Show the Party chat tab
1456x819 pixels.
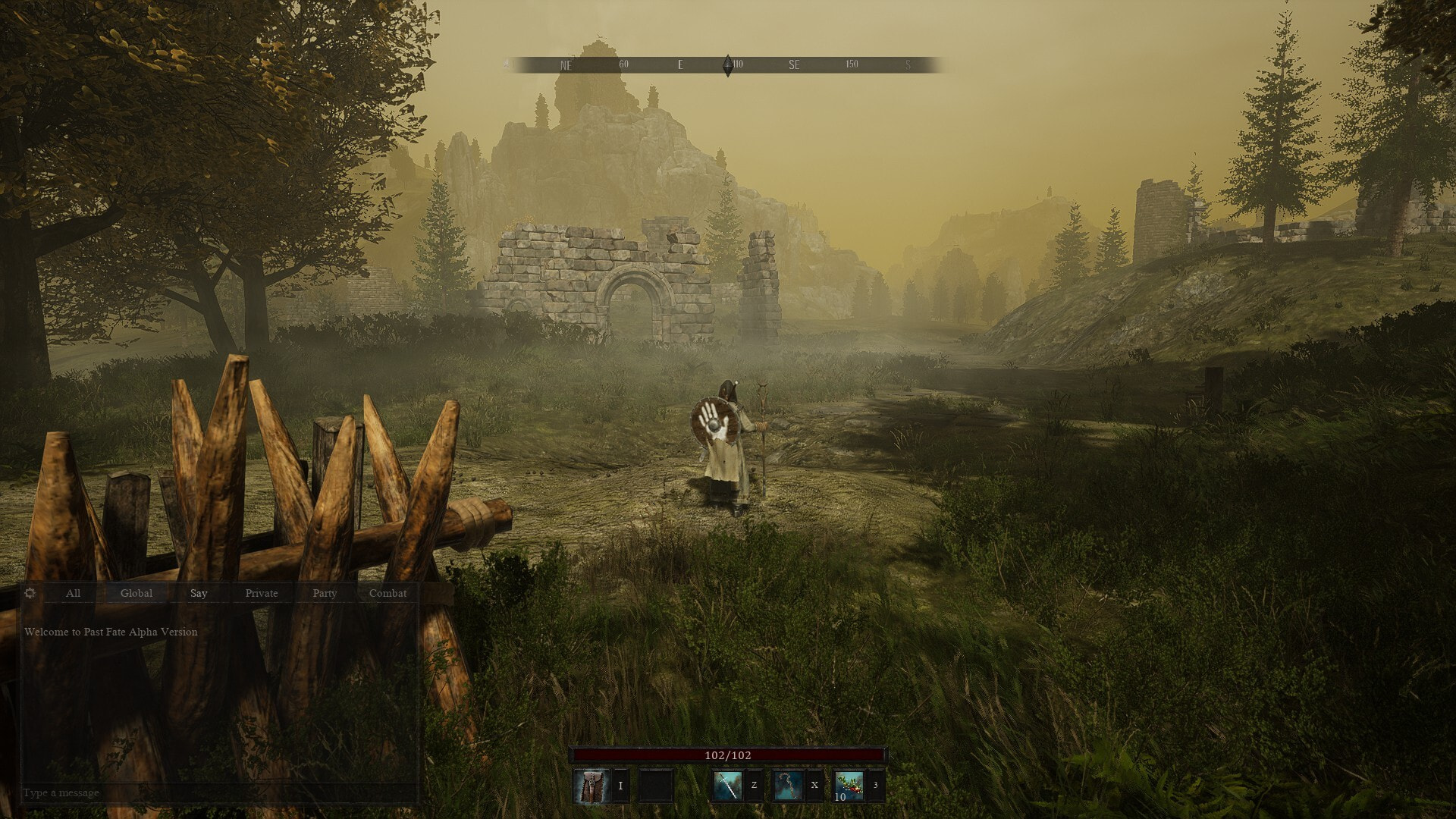325,593
